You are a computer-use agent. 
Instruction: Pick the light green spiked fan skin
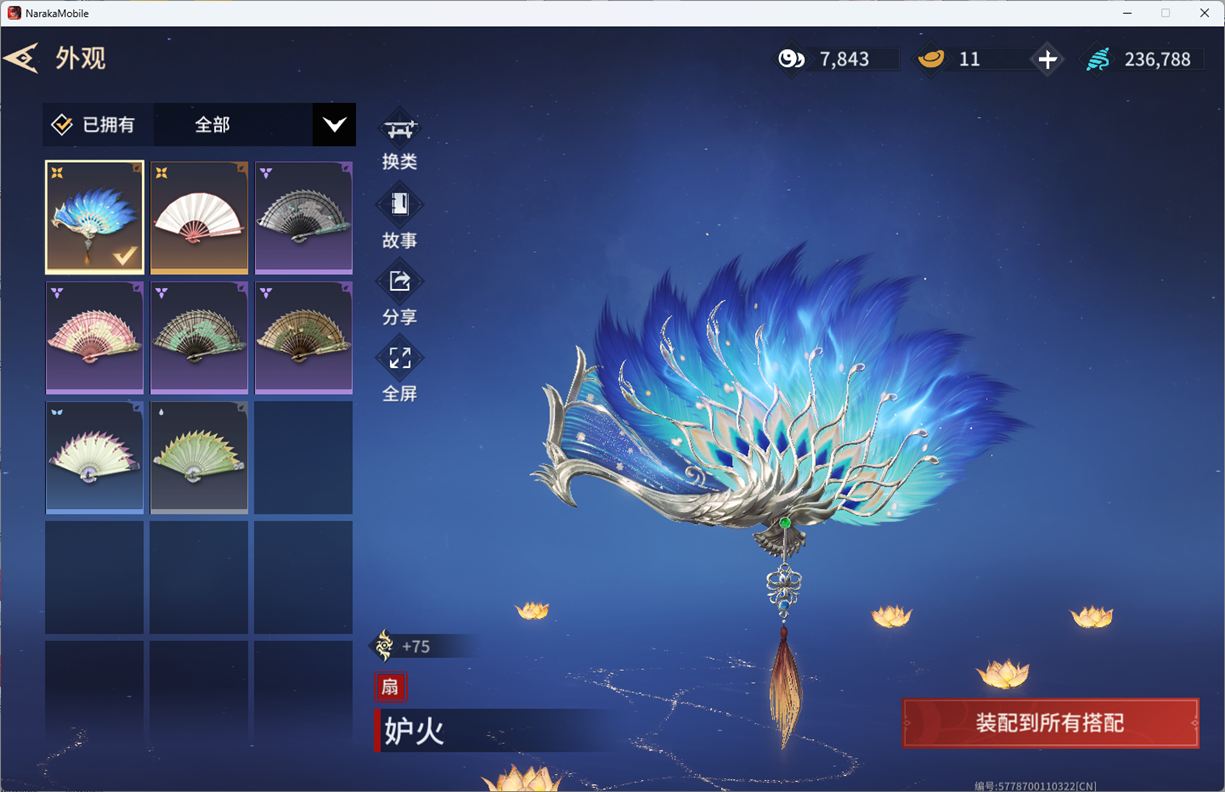pyautogui.click(x=199, y=457)
